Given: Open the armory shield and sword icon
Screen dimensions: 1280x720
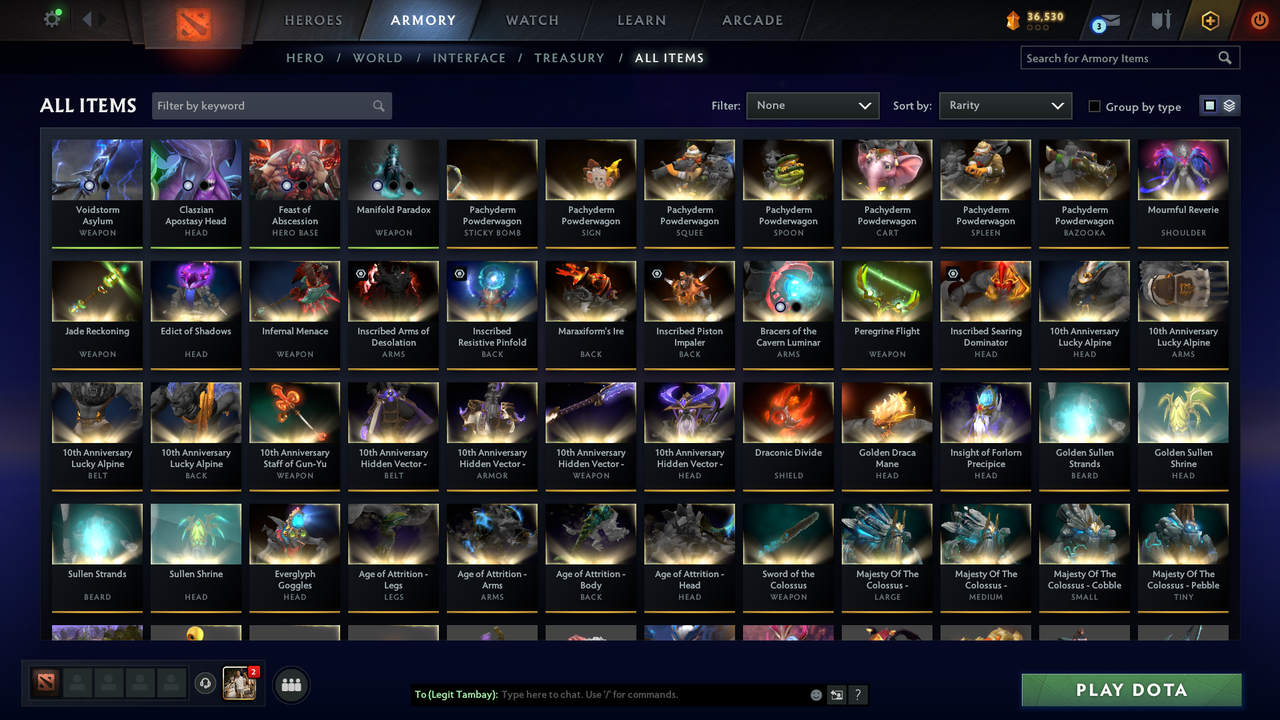Looking at the screenshot, I should 1160,20.
